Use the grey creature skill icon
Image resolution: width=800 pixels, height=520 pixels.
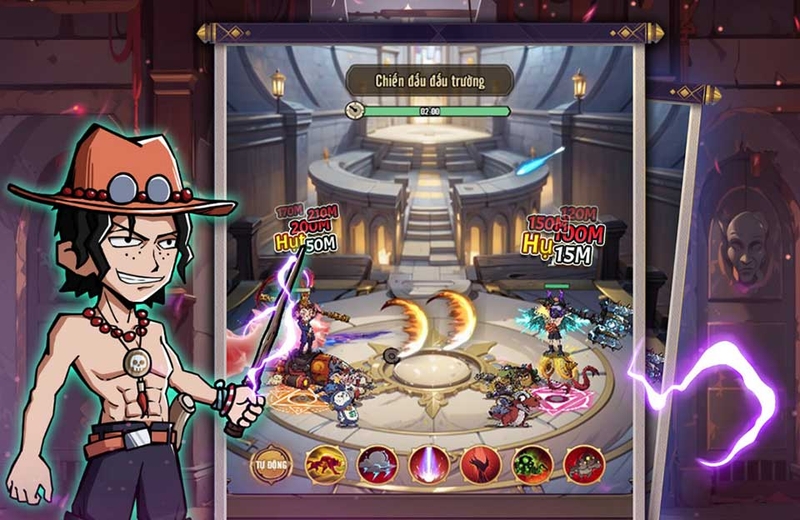584,465
